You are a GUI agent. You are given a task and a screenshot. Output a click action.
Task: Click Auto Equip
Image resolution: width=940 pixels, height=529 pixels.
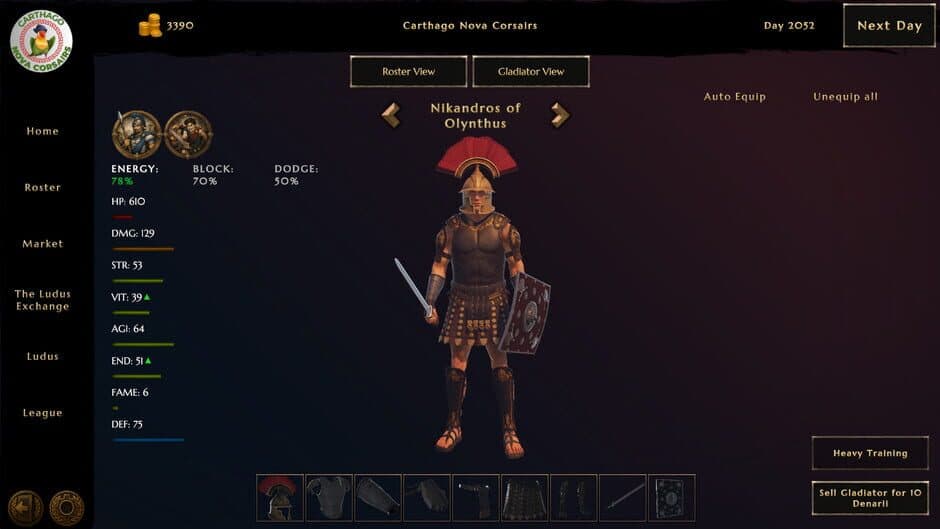click(x=734, y=97)
